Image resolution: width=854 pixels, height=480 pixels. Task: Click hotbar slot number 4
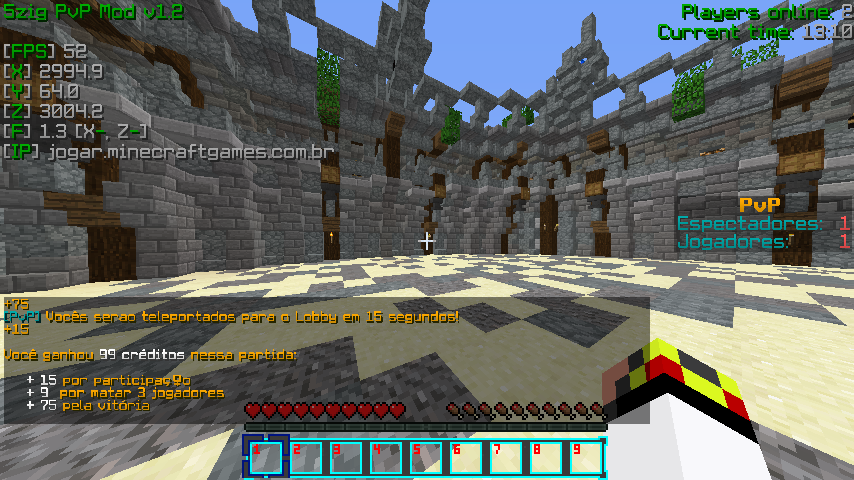click(x=386, y=457)
